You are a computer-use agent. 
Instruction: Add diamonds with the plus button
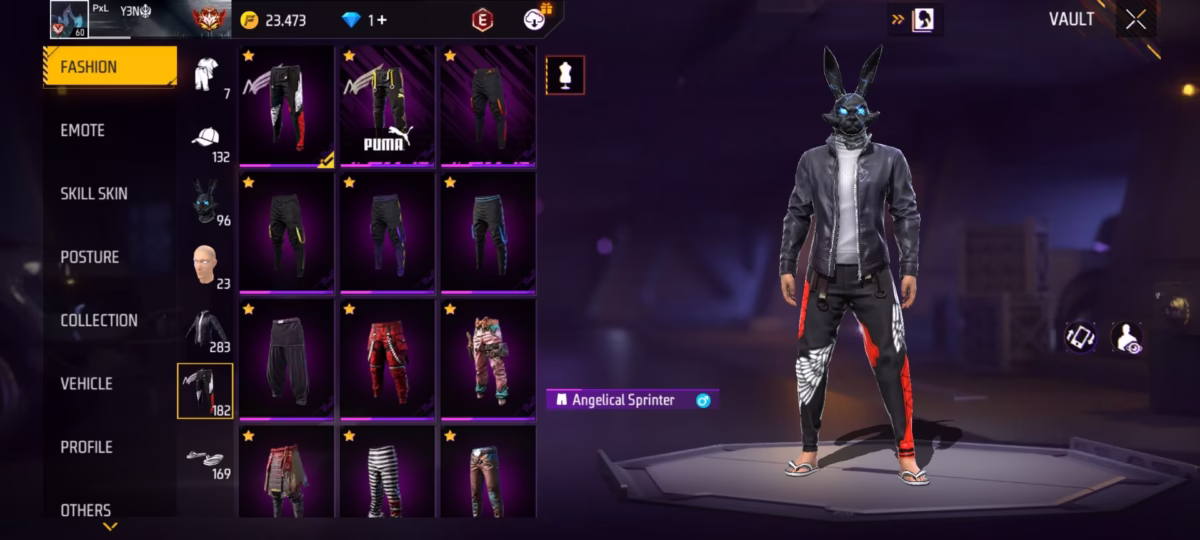click(382, 20)
